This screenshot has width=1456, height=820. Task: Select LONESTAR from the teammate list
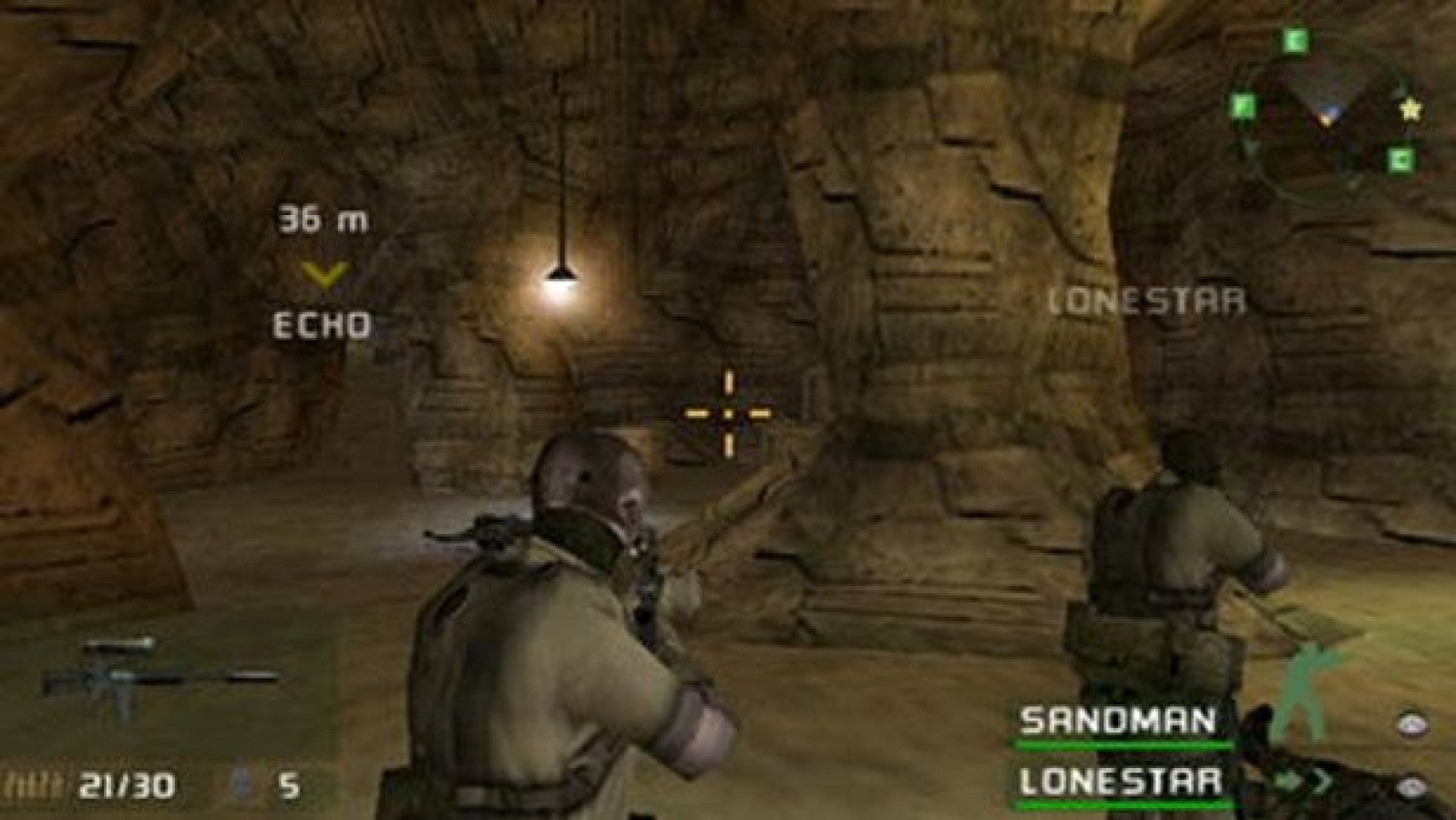tap(1121, 781)
